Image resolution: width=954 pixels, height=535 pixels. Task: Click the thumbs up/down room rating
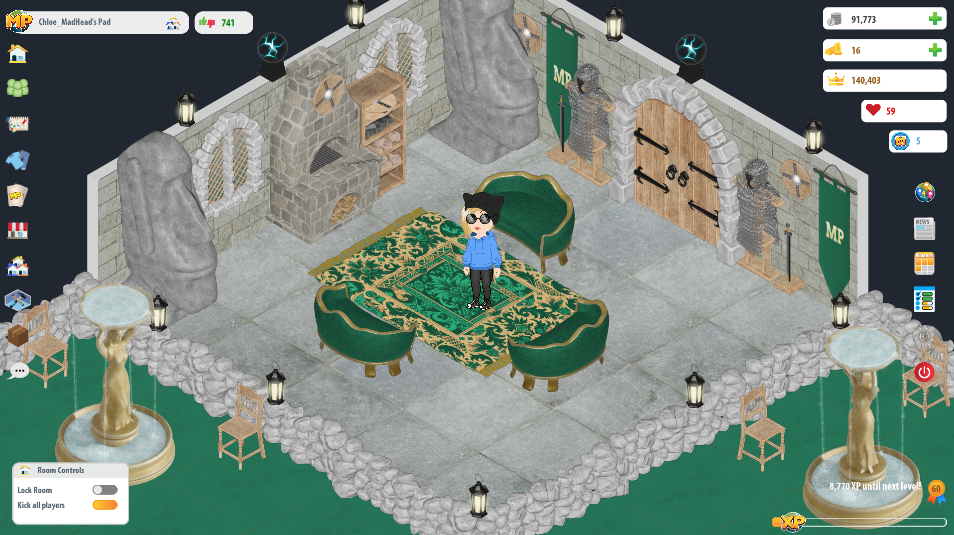click(x=222, y=22)
